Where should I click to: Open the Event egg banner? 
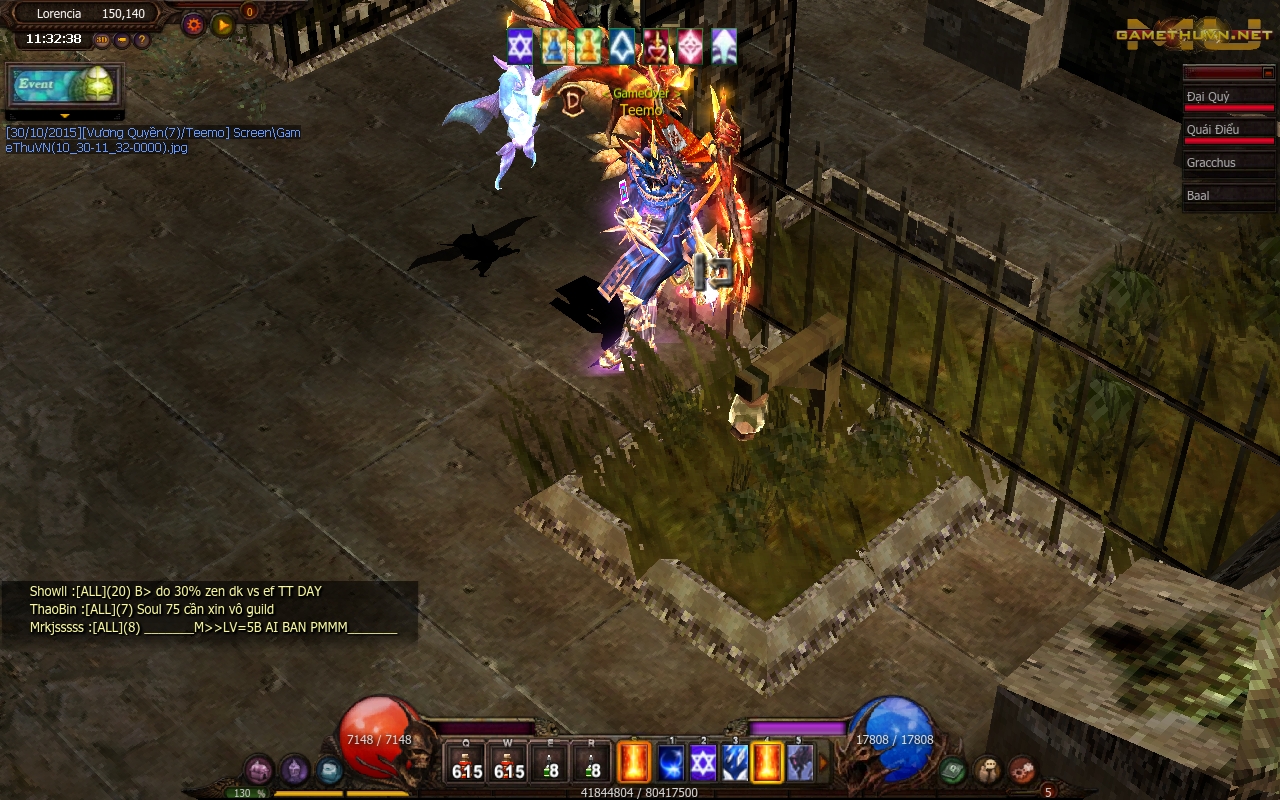pyautogui.click(x=65, y=85)
